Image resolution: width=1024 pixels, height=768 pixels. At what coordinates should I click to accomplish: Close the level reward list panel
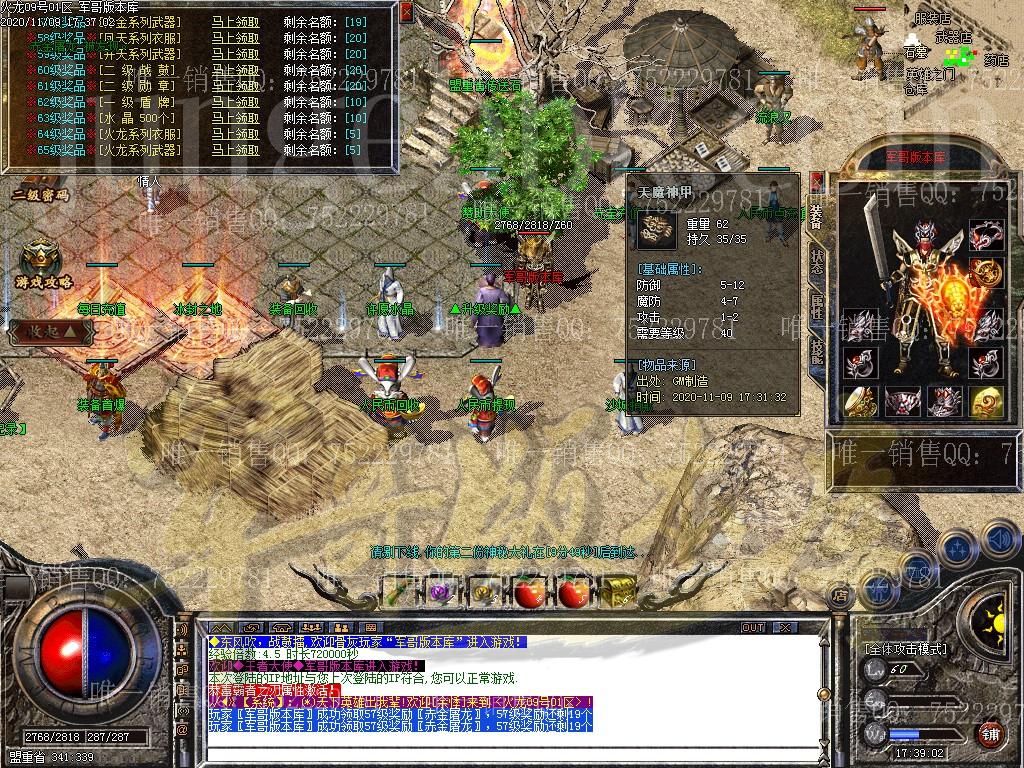406,13
